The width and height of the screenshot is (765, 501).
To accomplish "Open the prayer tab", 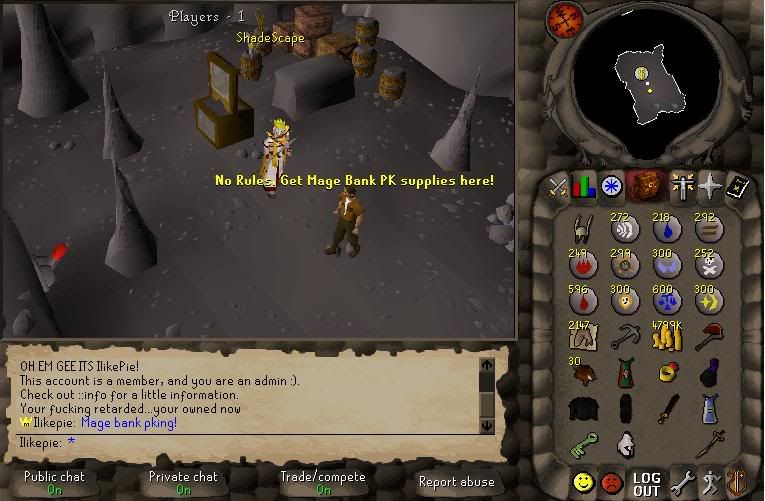I will (684, 185).
